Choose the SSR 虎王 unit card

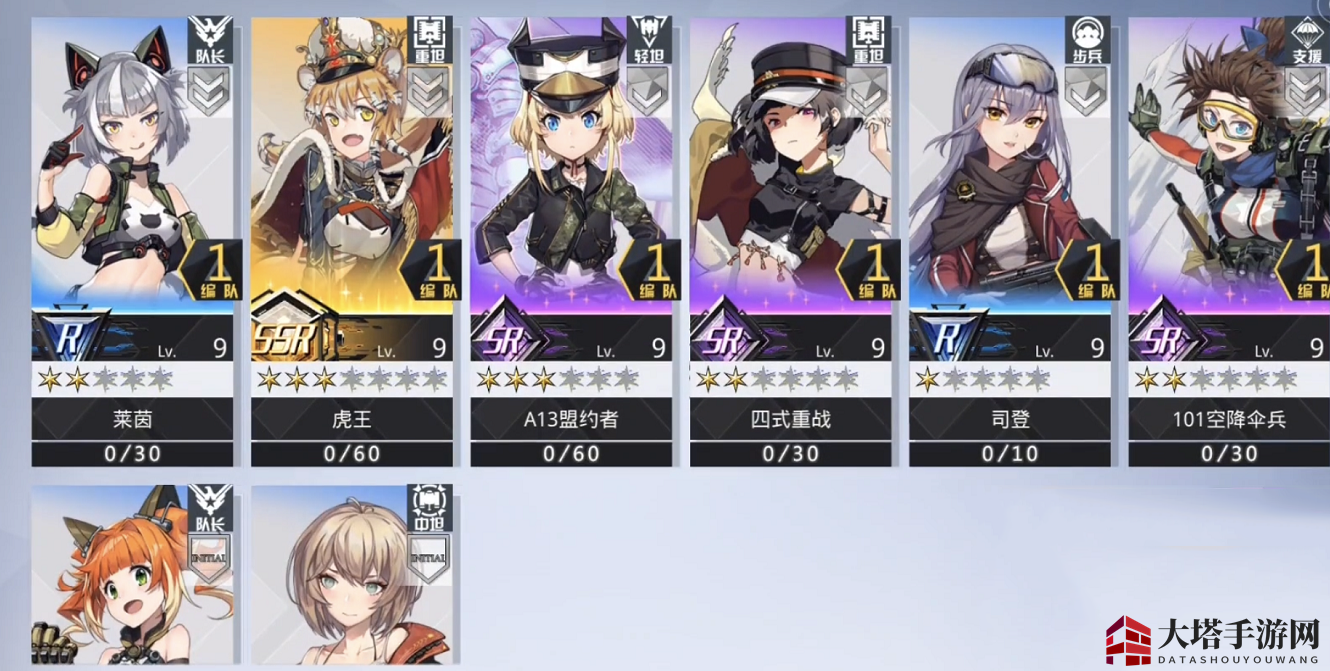pos(352,240)
